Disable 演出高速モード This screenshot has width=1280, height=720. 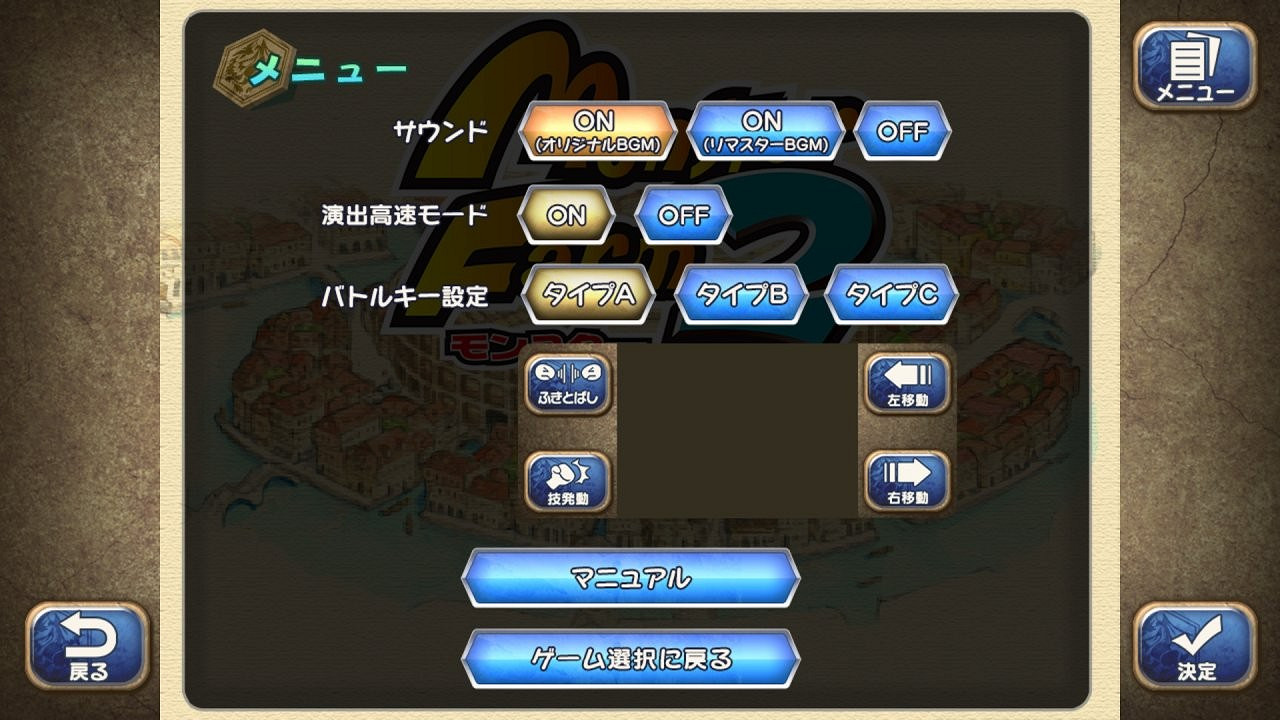click(684, 214)
